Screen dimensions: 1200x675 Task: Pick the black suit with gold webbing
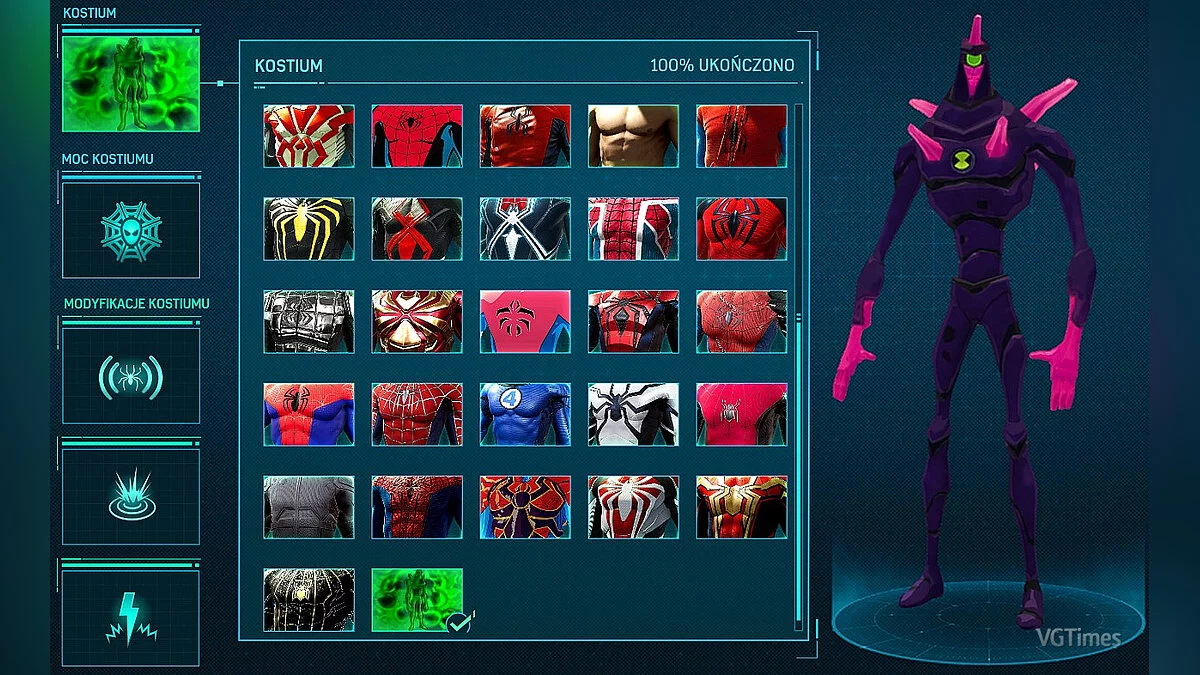[x=309, y=600]
